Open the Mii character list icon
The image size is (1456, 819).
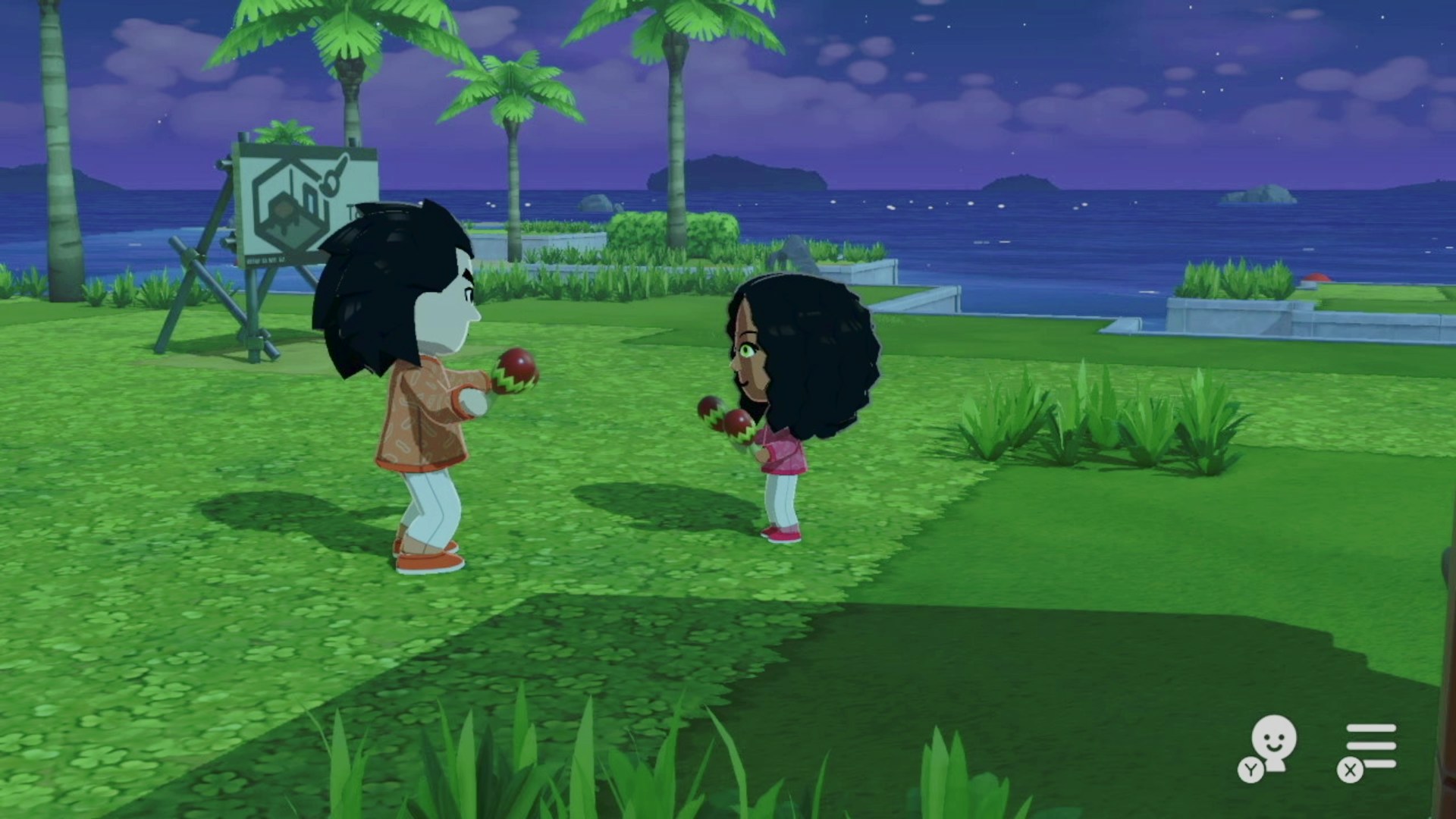click(x=1271, y=745)
